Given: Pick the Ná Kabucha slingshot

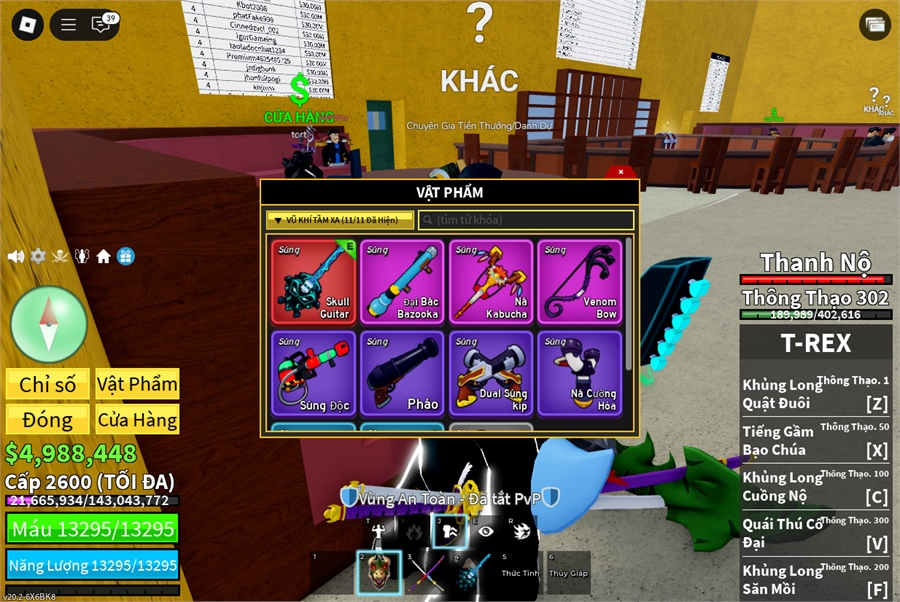Looking at the screenshot, I should point(491,282).
